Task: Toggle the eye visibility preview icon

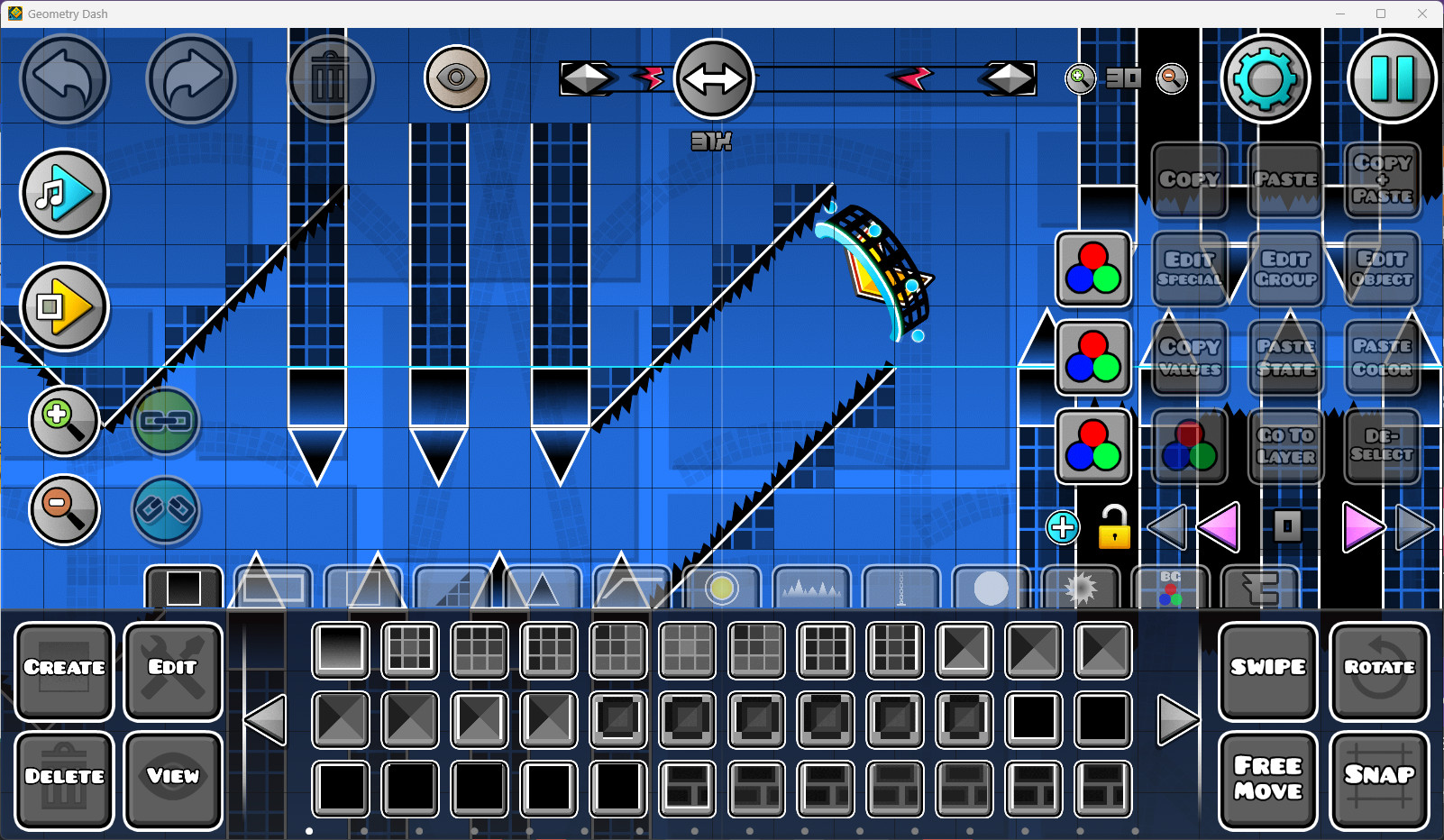Action: [x=457, y=78]
